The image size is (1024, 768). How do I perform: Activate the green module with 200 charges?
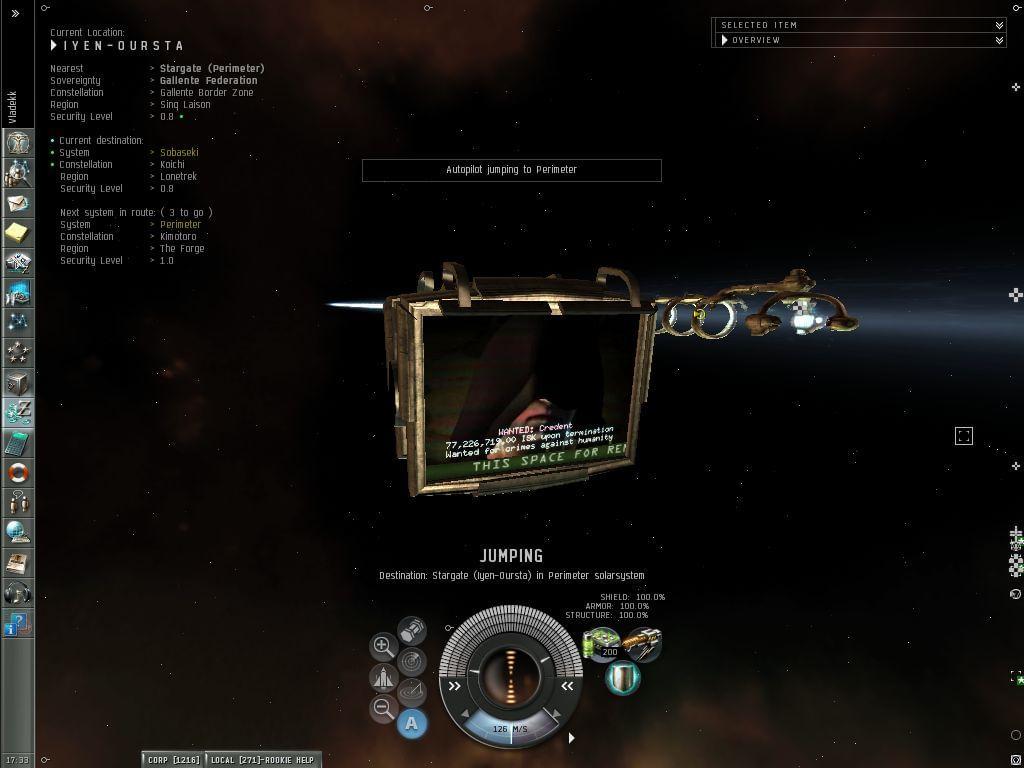[602, 643]
